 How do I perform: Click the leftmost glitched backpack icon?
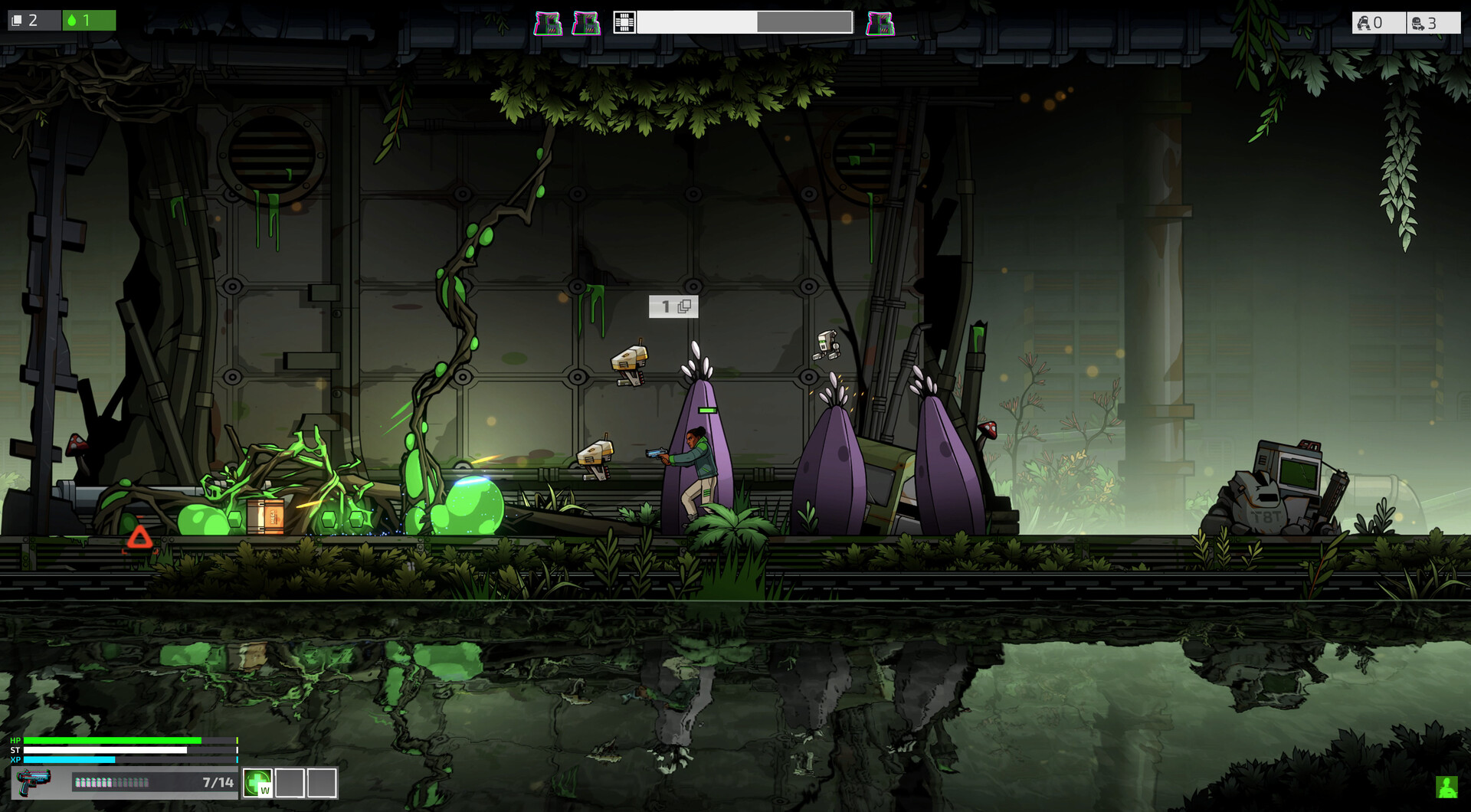tap(547, 22)
